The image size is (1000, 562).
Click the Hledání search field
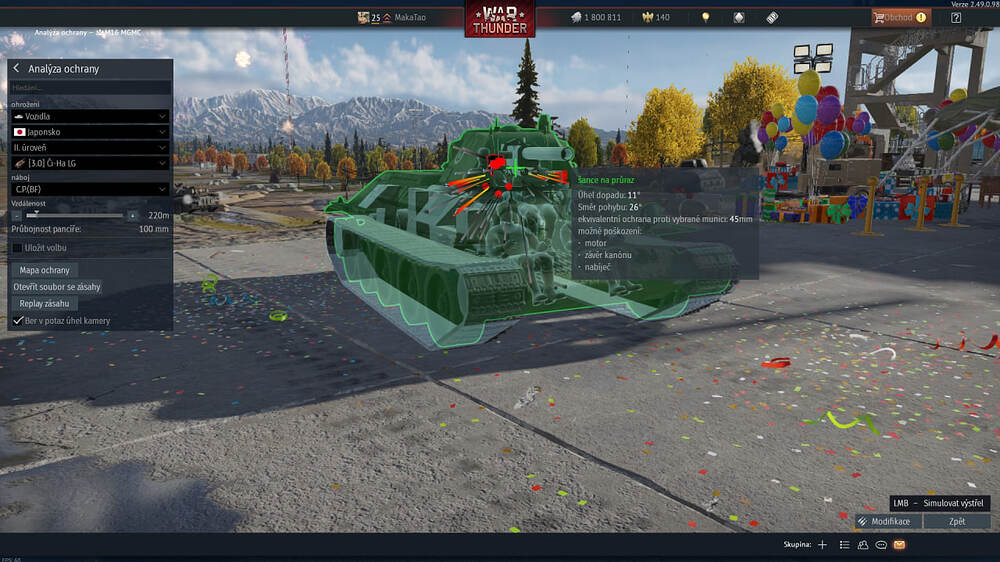coord(89,88)
